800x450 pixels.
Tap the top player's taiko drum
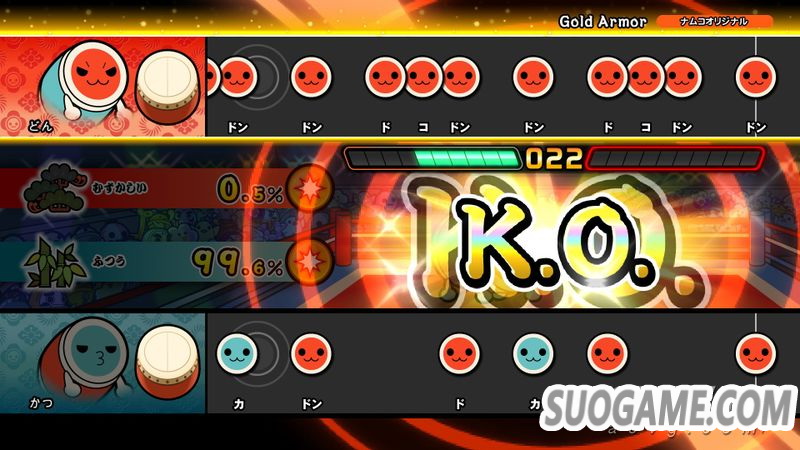168,82
